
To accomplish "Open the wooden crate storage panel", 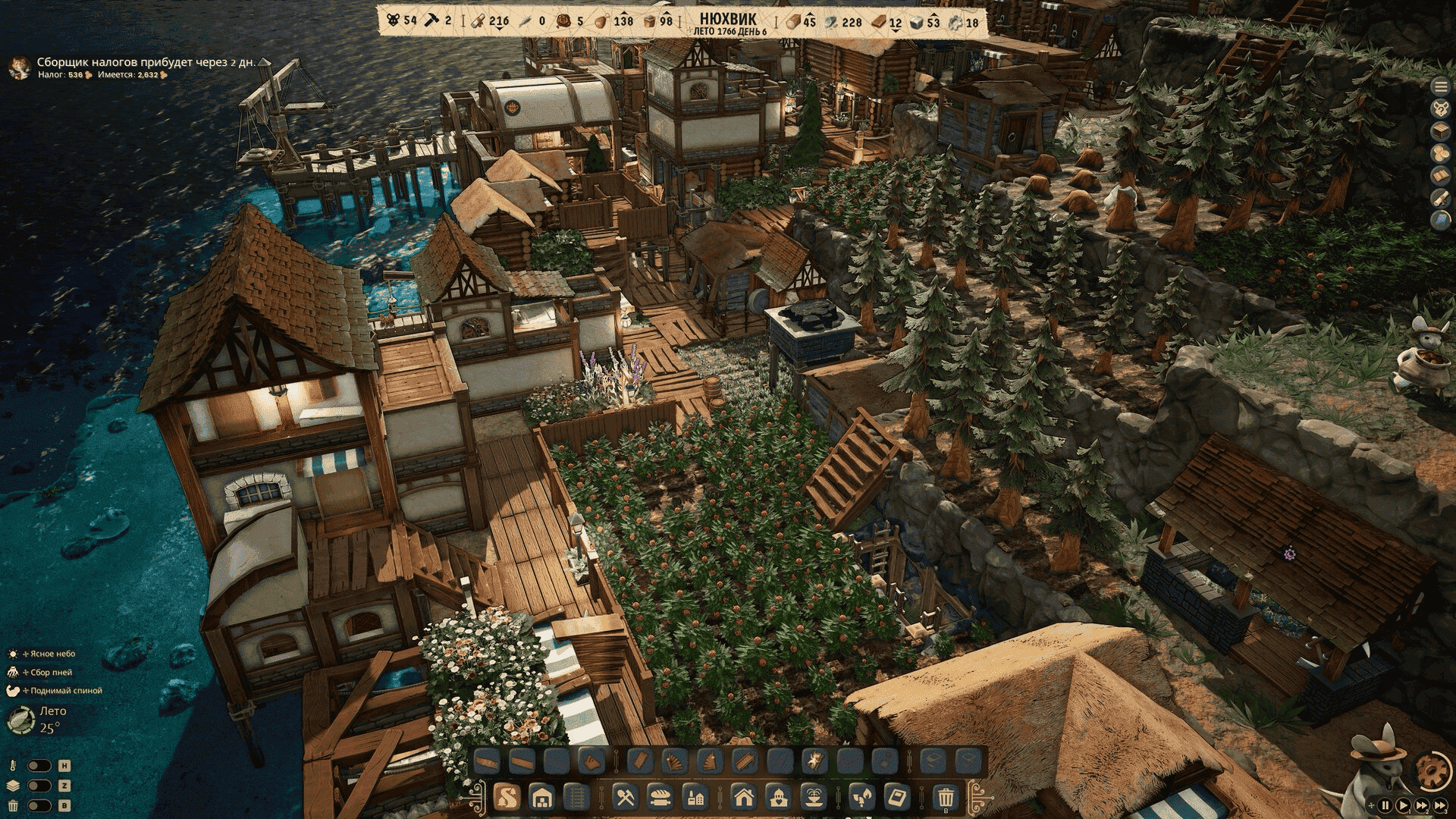I will 1440,131.
